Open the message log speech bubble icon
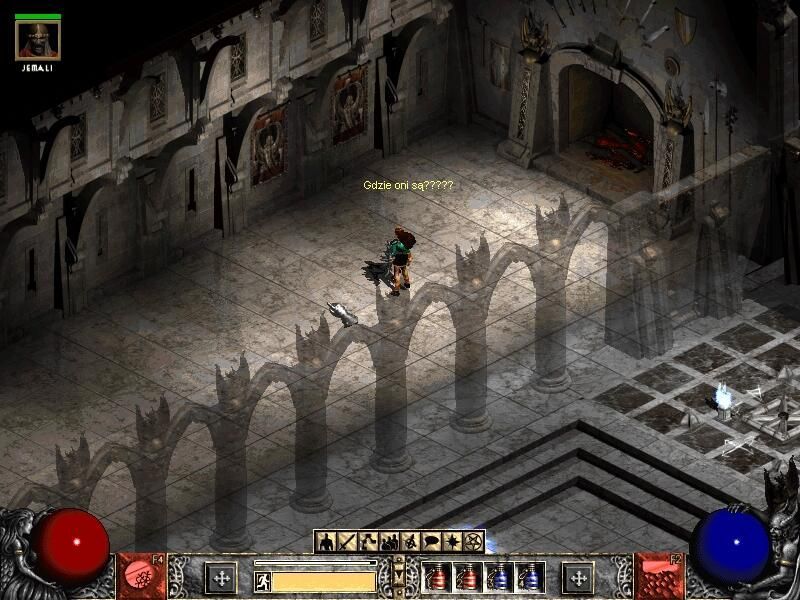 pos(431,542)
